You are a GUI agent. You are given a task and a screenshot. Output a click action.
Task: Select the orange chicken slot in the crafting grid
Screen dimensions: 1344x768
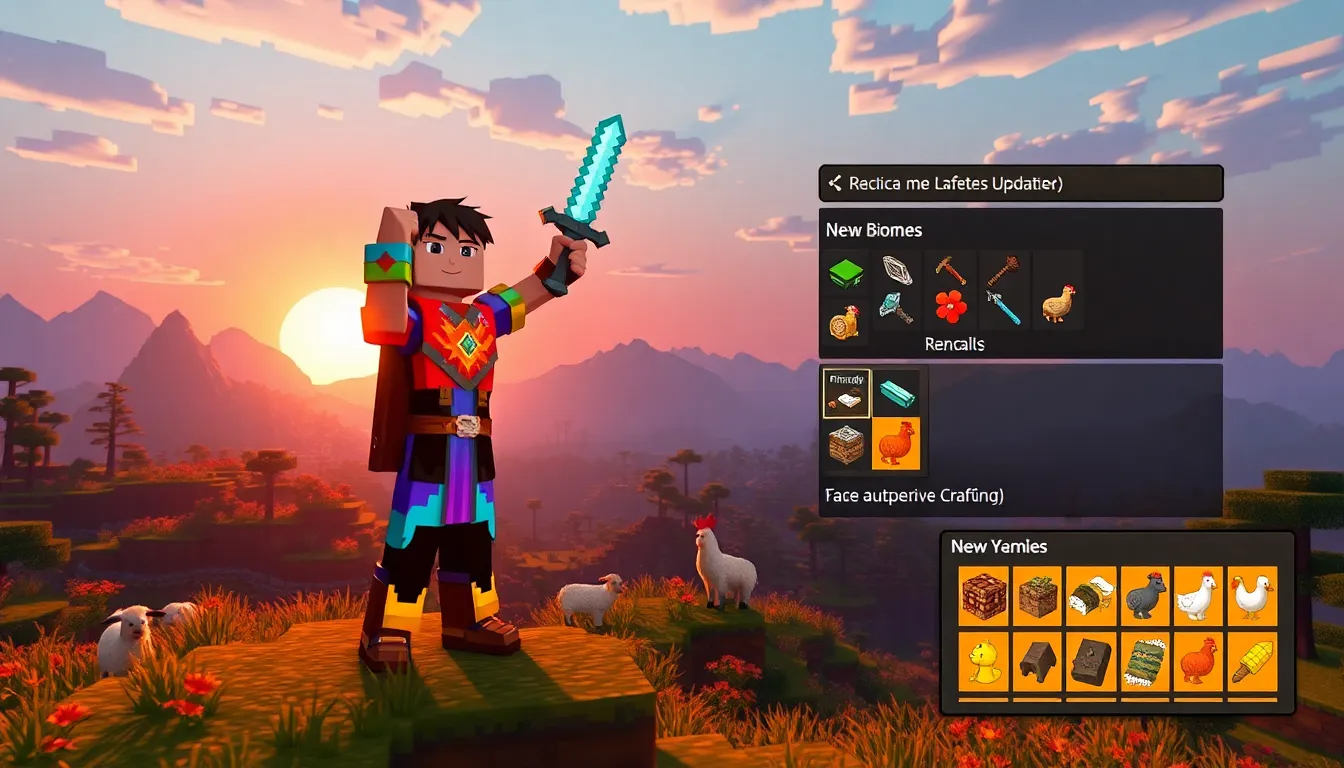pos(896,444)
